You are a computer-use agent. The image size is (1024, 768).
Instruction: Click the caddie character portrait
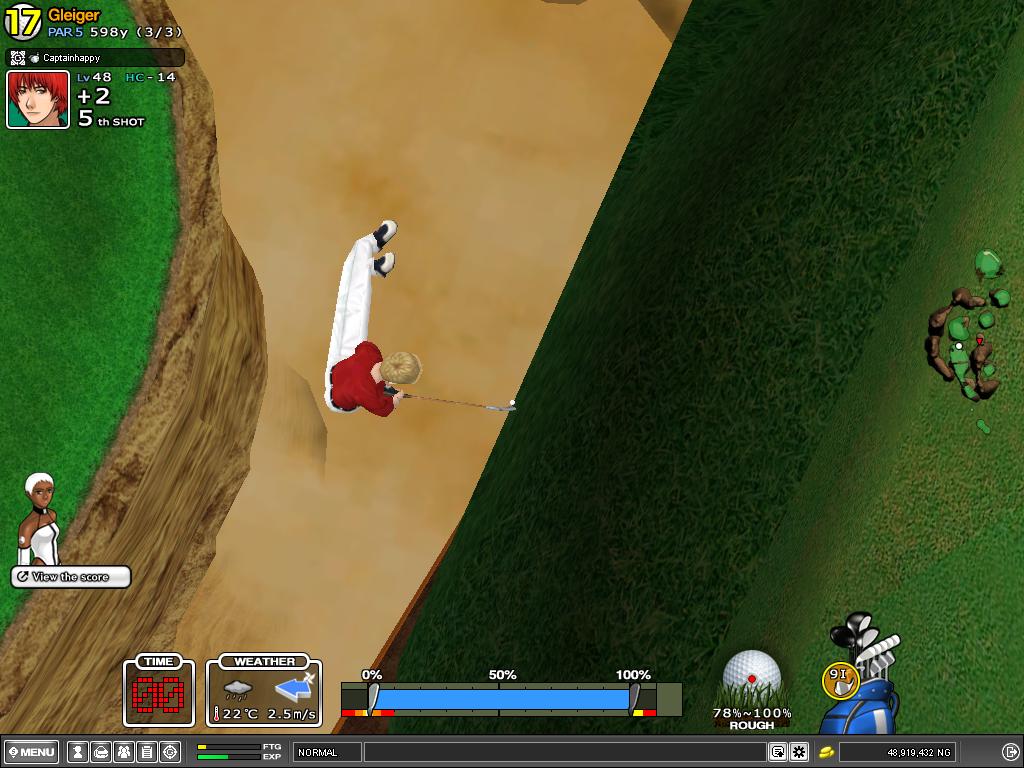[x=40, y=520]
